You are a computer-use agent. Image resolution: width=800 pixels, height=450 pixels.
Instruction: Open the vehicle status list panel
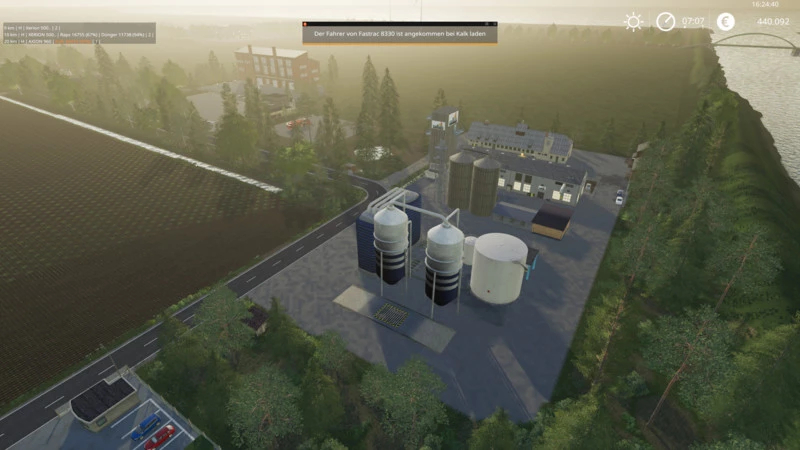click(x=78, y=33)
